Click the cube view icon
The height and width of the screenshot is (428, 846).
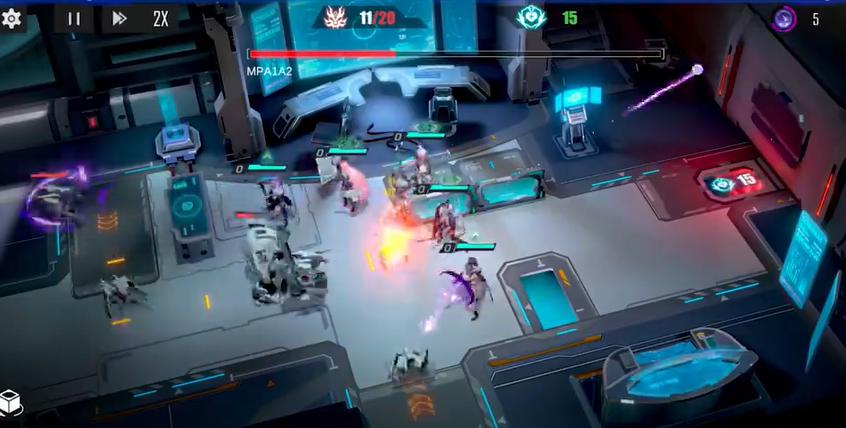click(x=11, y=403)
